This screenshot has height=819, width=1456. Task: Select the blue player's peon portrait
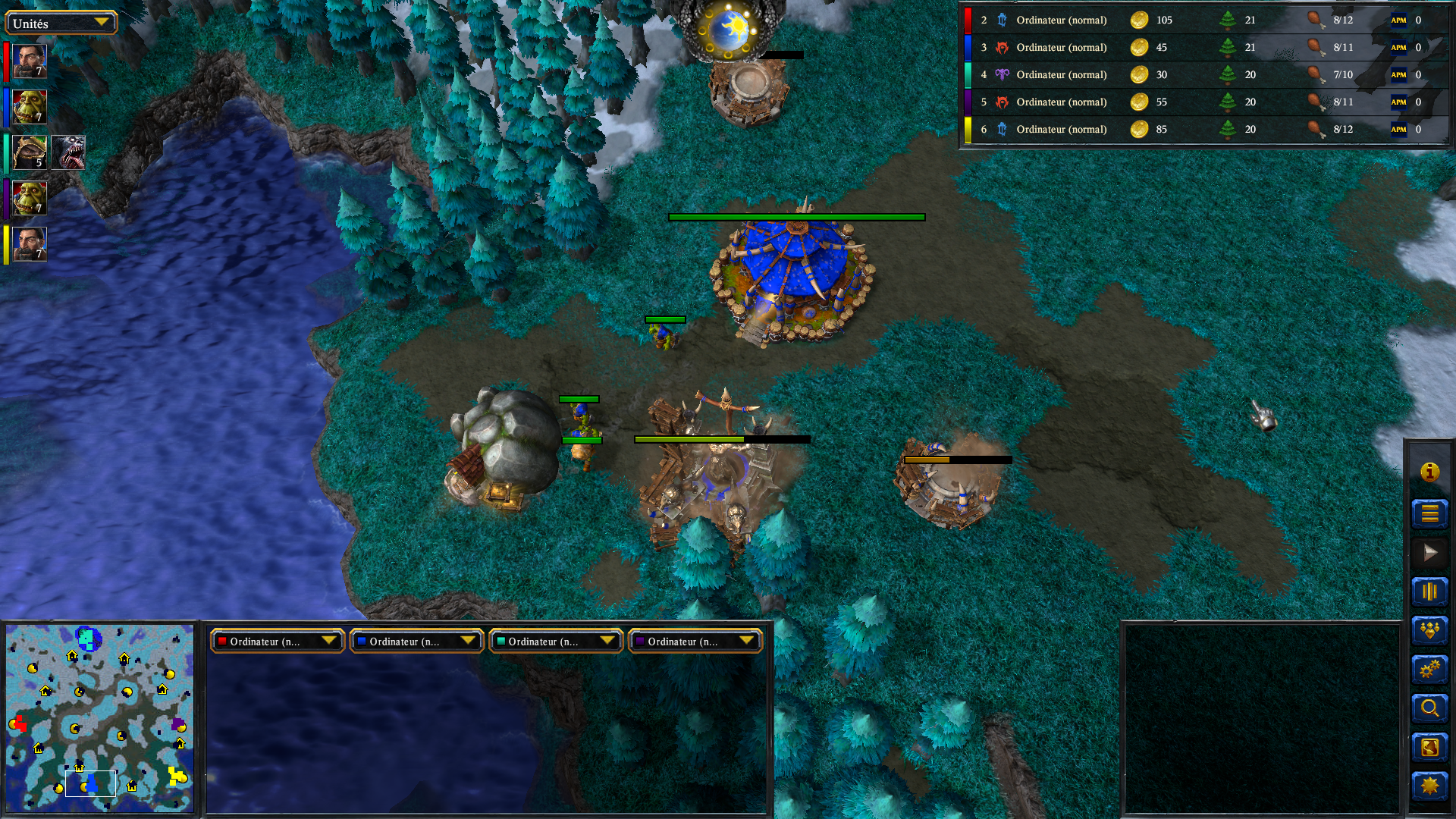(30, 107)
